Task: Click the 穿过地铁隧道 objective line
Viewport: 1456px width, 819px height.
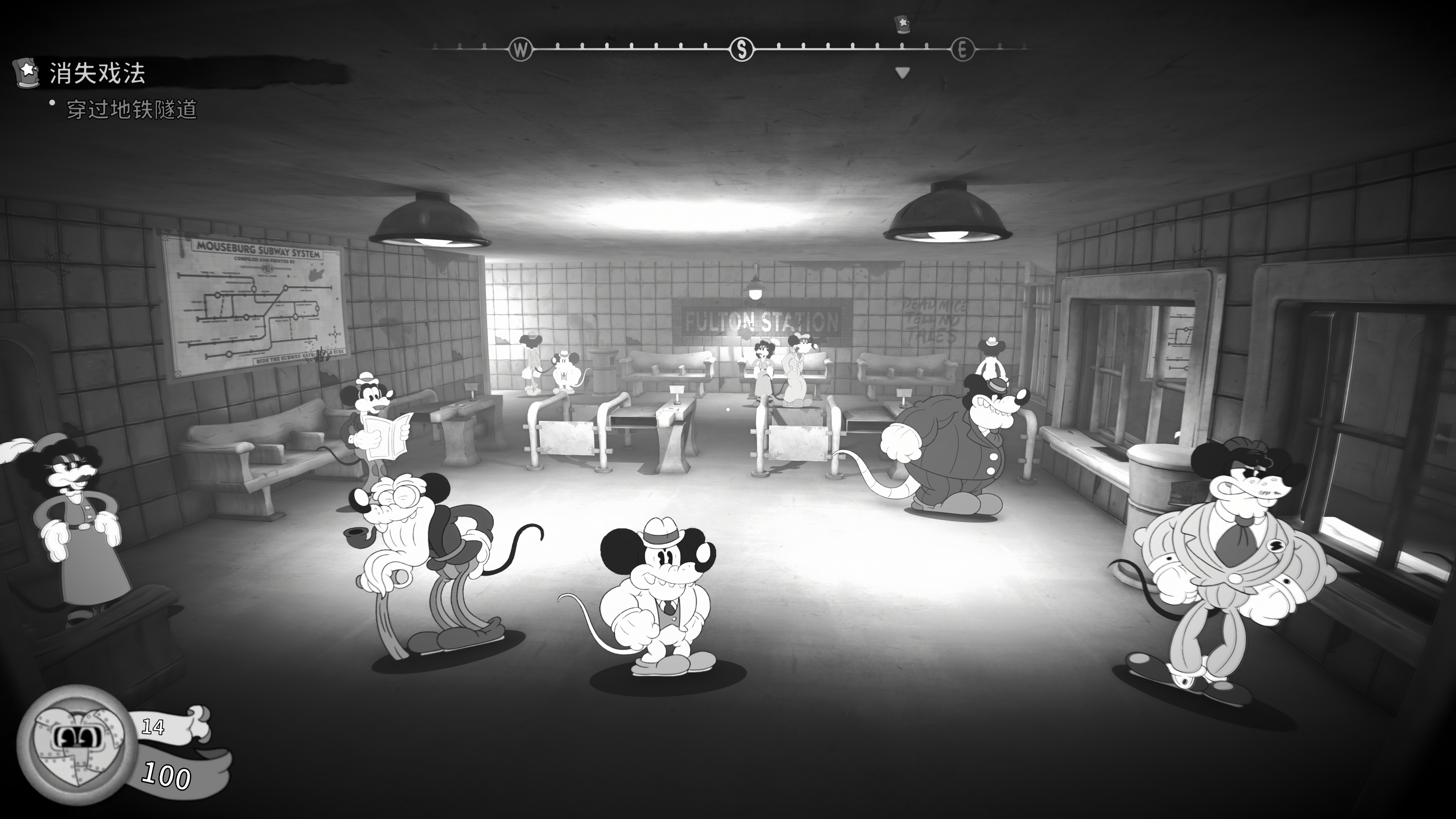Action: (132, 109)
